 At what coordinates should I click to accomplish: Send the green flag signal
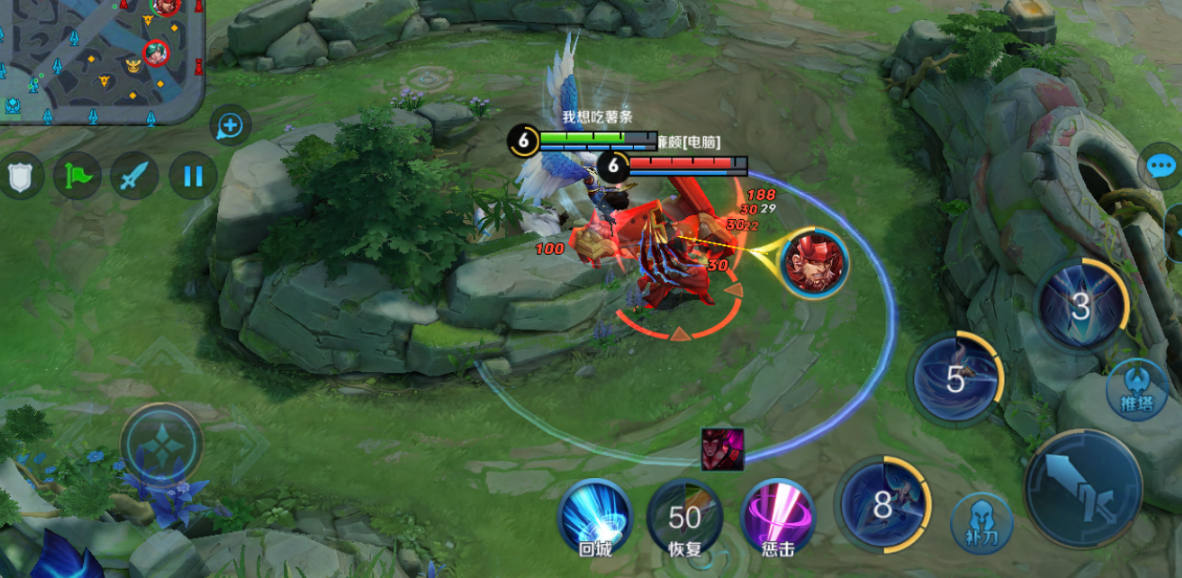[77, 177]
